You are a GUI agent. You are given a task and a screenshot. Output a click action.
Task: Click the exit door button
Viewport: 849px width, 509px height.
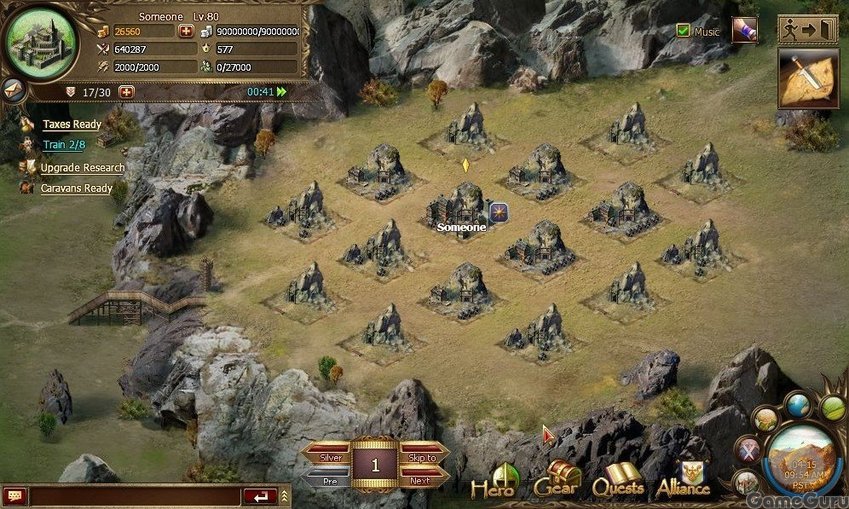pos(807,29)
